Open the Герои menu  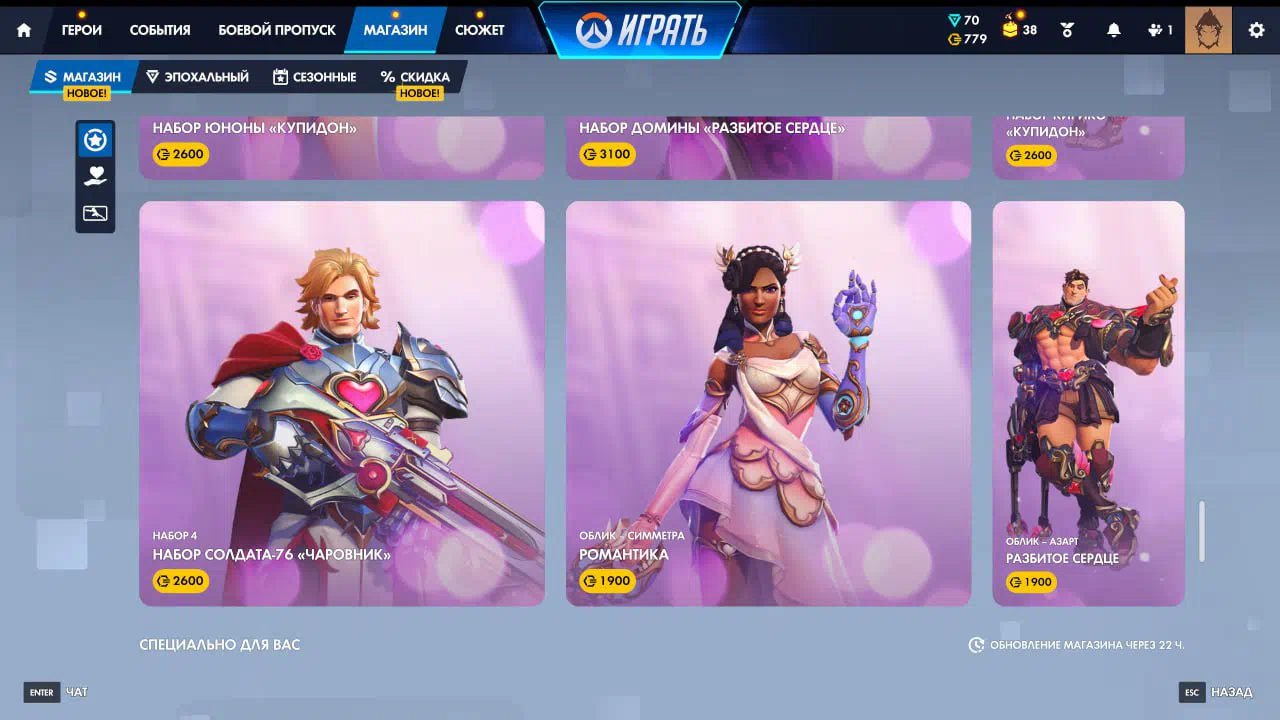82,30
